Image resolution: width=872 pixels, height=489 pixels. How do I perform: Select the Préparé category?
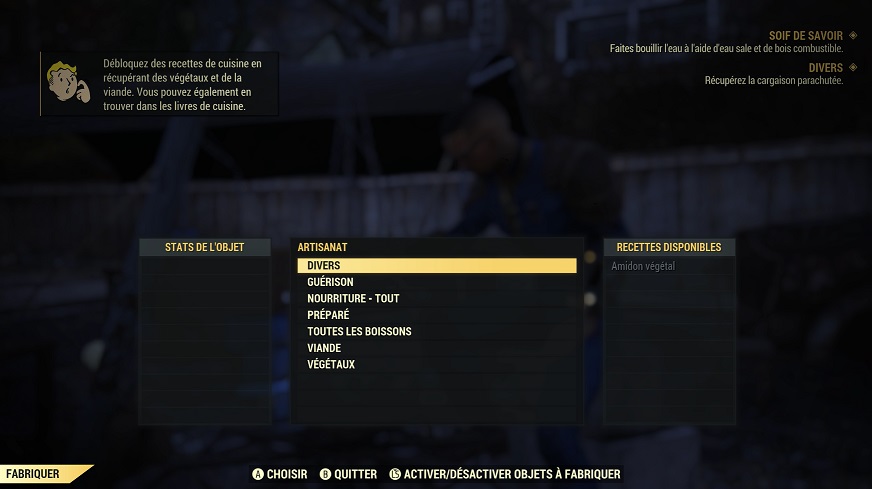(x=328, y=315)
